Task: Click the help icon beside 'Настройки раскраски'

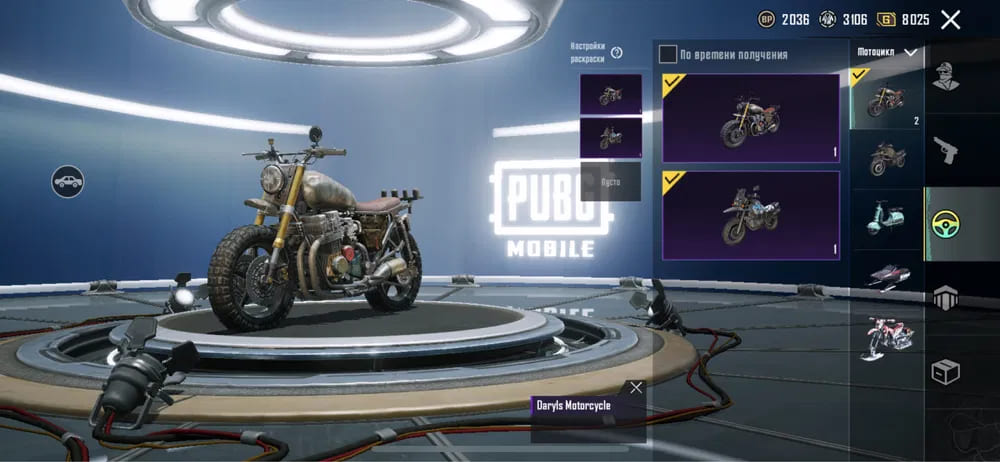Action: (617, 53)
